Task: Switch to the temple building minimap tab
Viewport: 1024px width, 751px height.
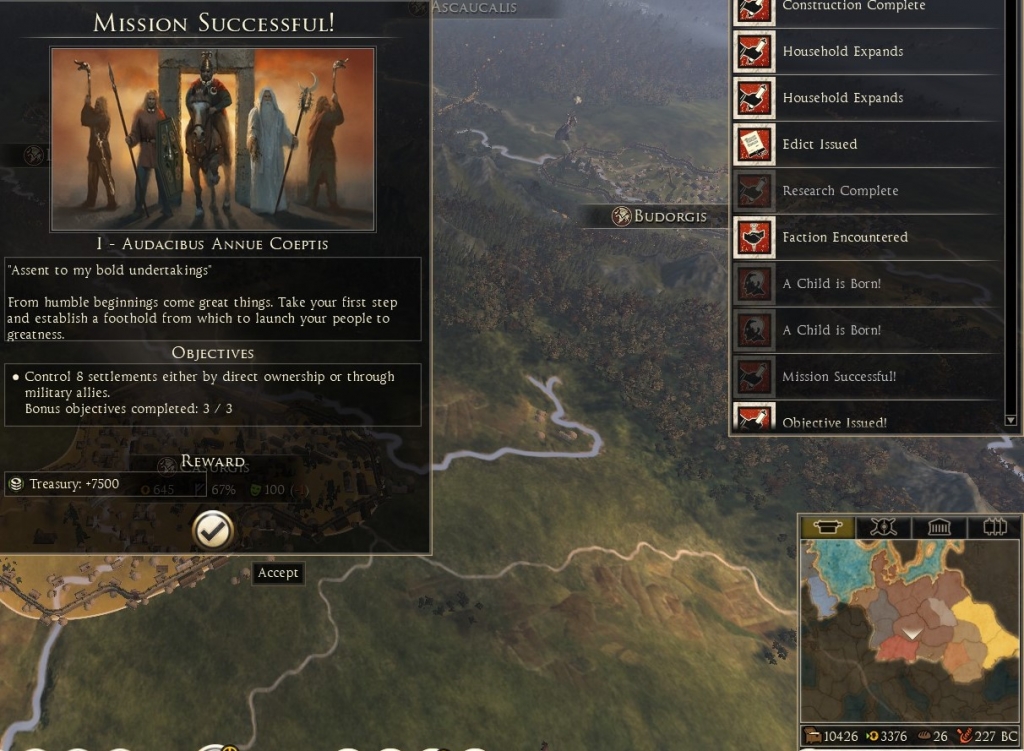Action: (x=938, y=527)
